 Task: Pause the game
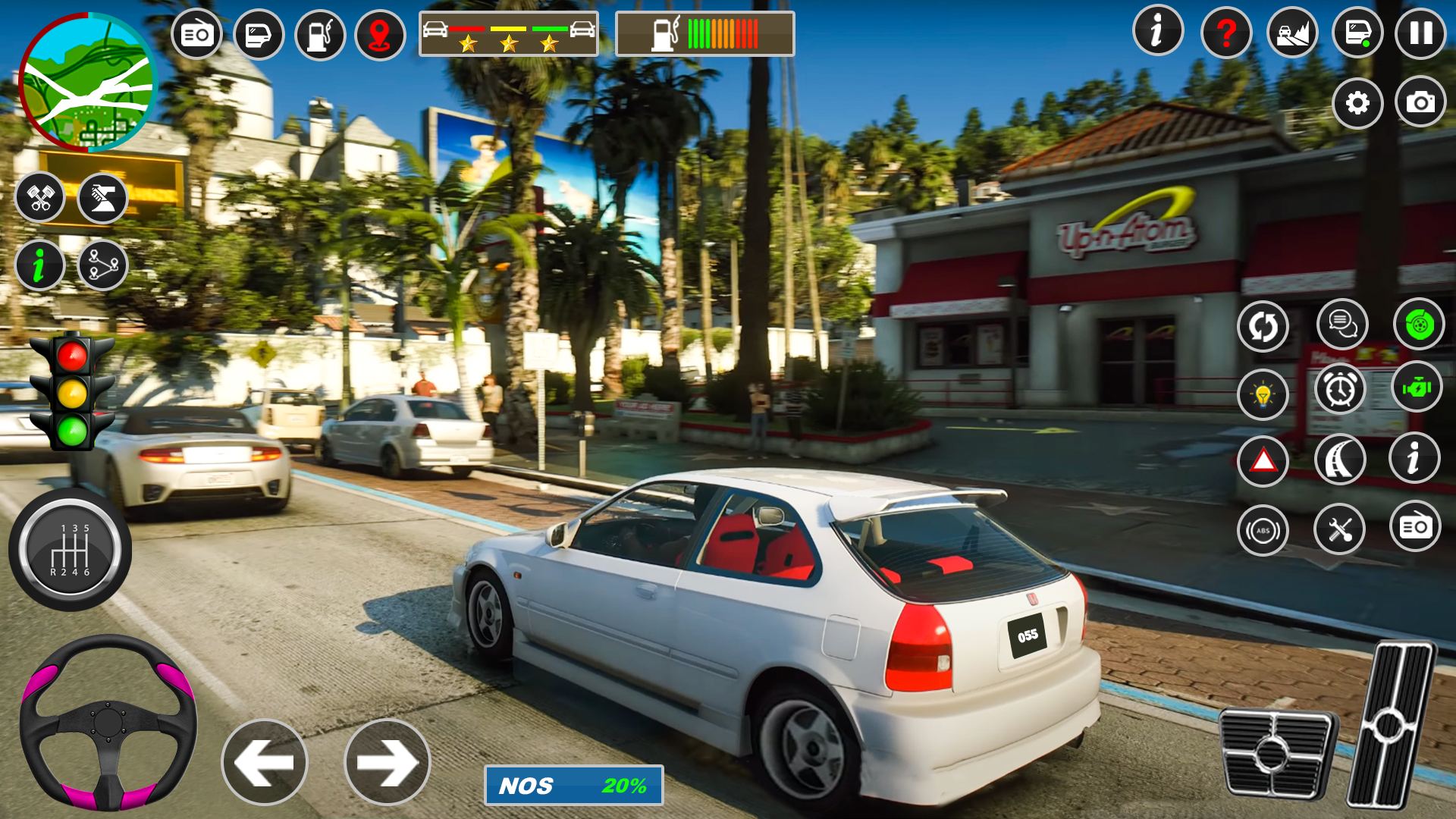pos(1419,34)
